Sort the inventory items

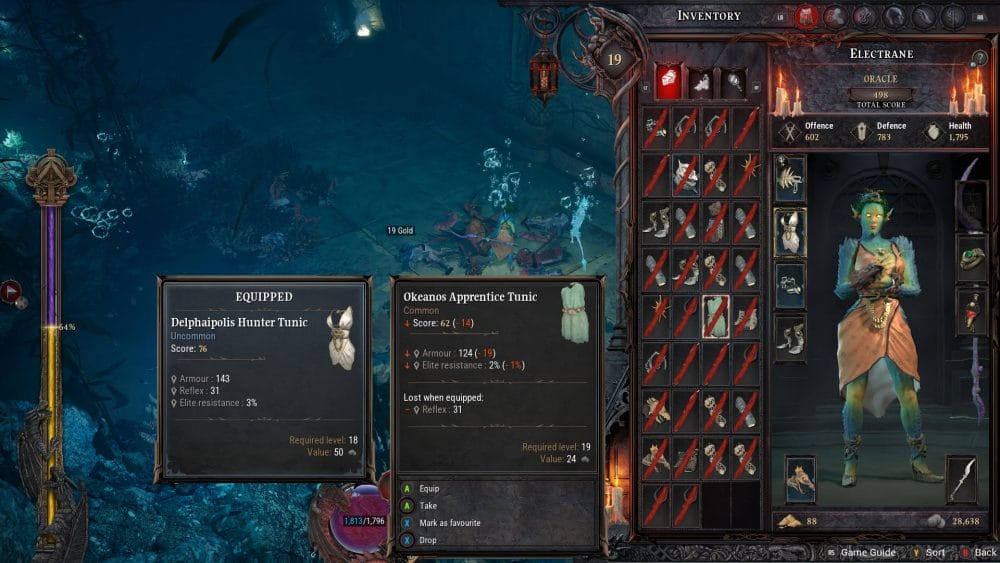pos(931,552)
